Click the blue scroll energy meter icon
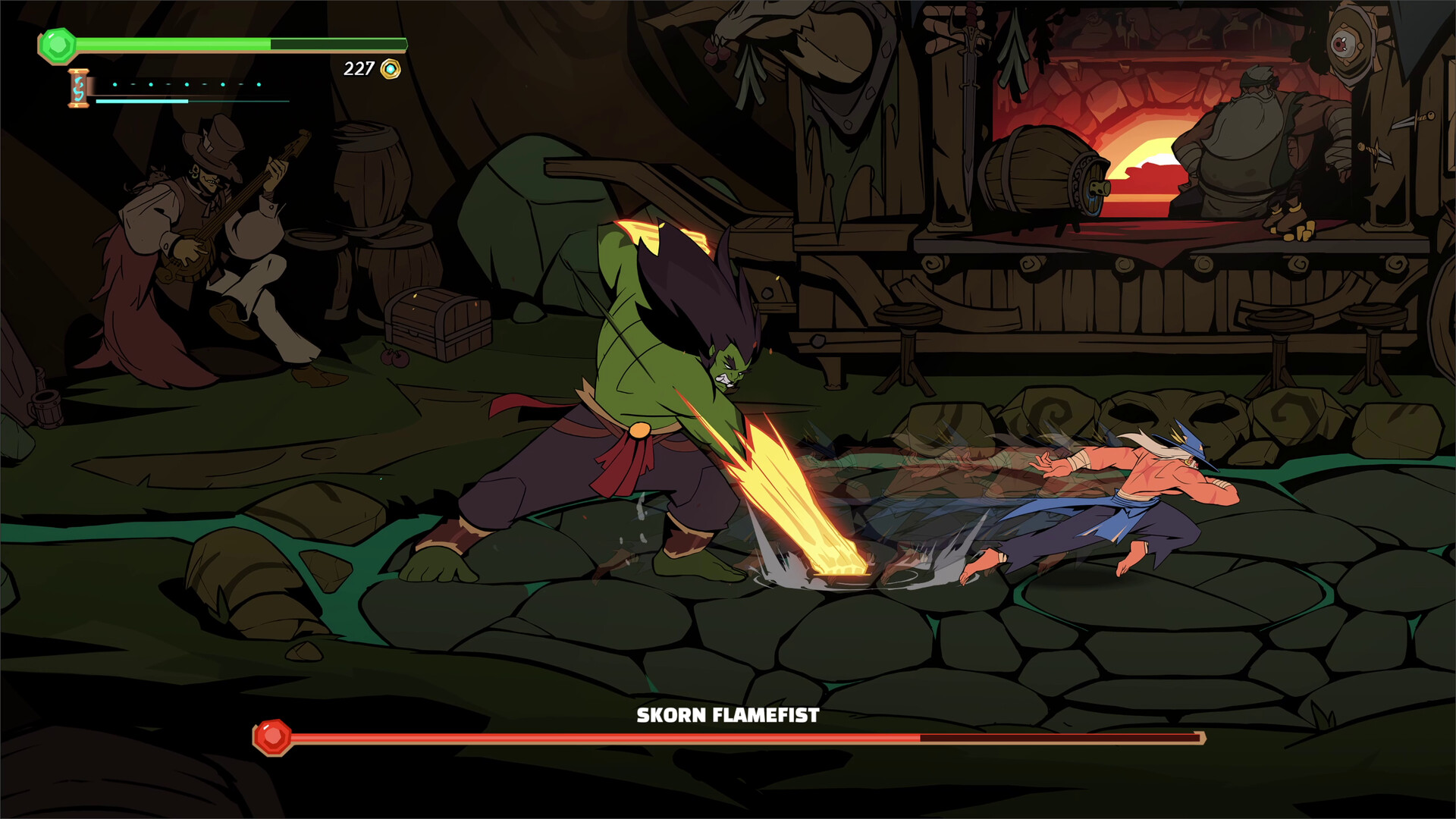1456x819 pixels. coord(79,89)
